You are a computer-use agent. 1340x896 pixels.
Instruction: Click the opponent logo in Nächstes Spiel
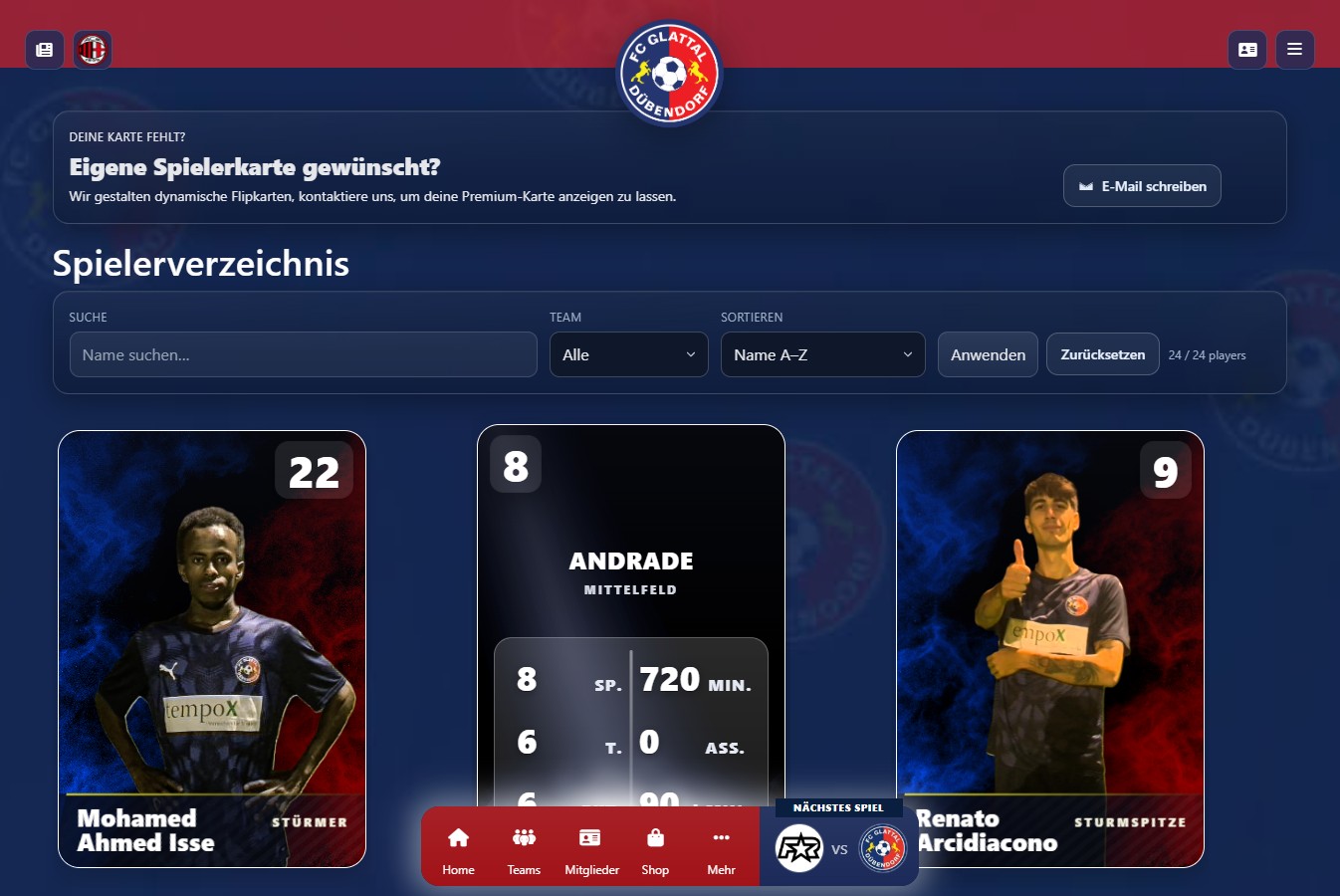tap(798, 848)
